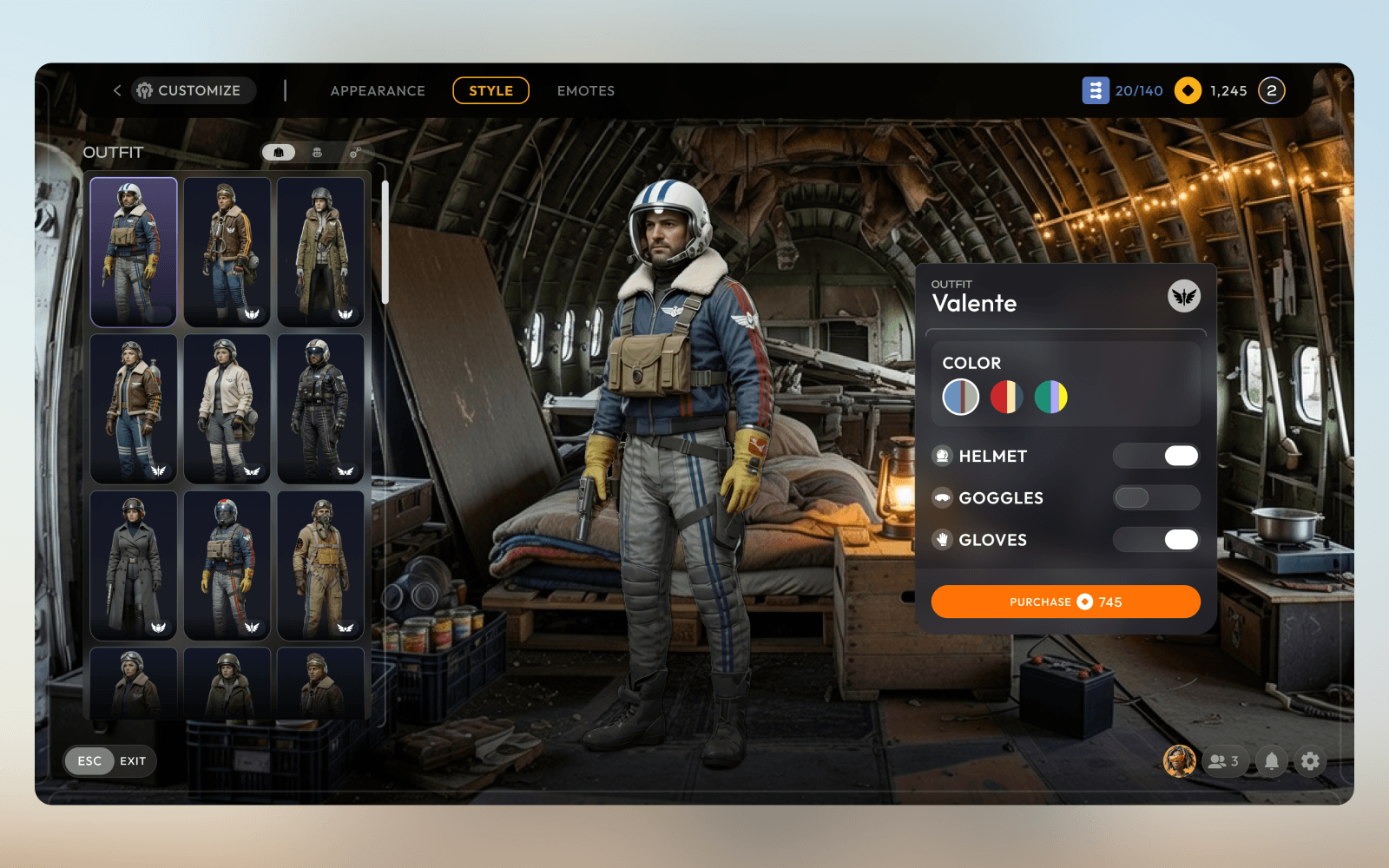Image resolution: width=1389 pixels, height=868 pixels.
Task: Choose the red and cream color swatch
Action: pyautogui.click(x=1006, y=397)
